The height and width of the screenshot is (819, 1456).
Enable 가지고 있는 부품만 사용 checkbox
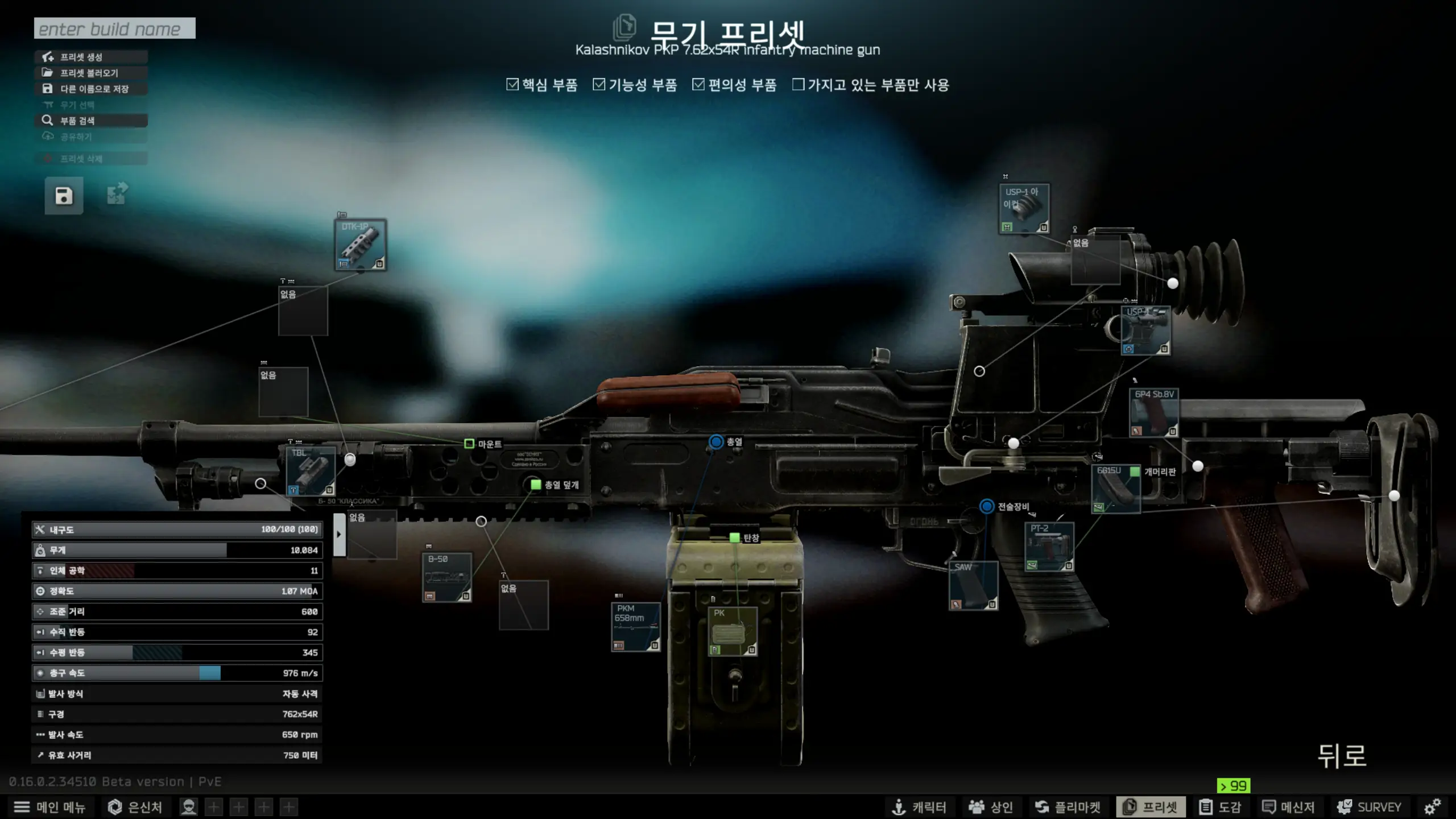(x=799, y=85)
